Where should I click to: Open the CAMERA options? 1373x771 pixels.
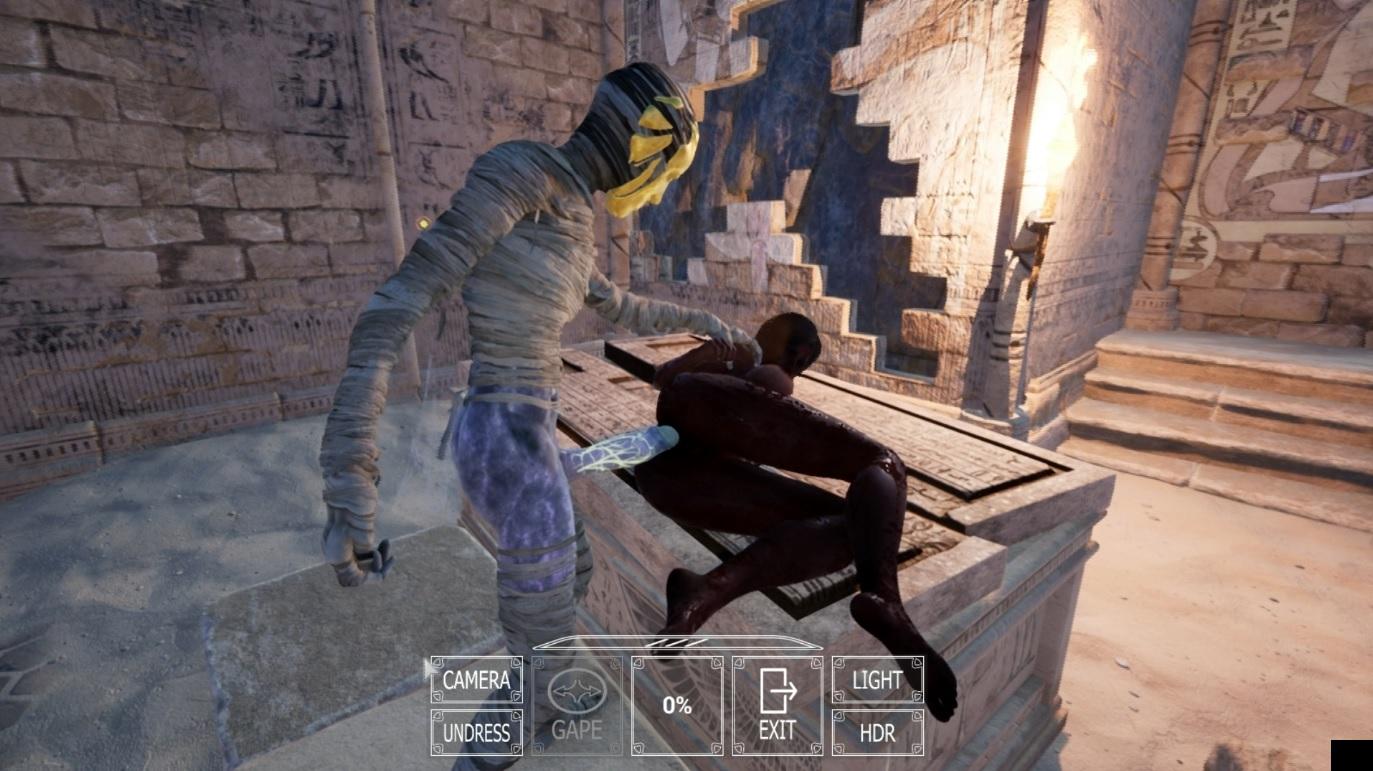476,680
